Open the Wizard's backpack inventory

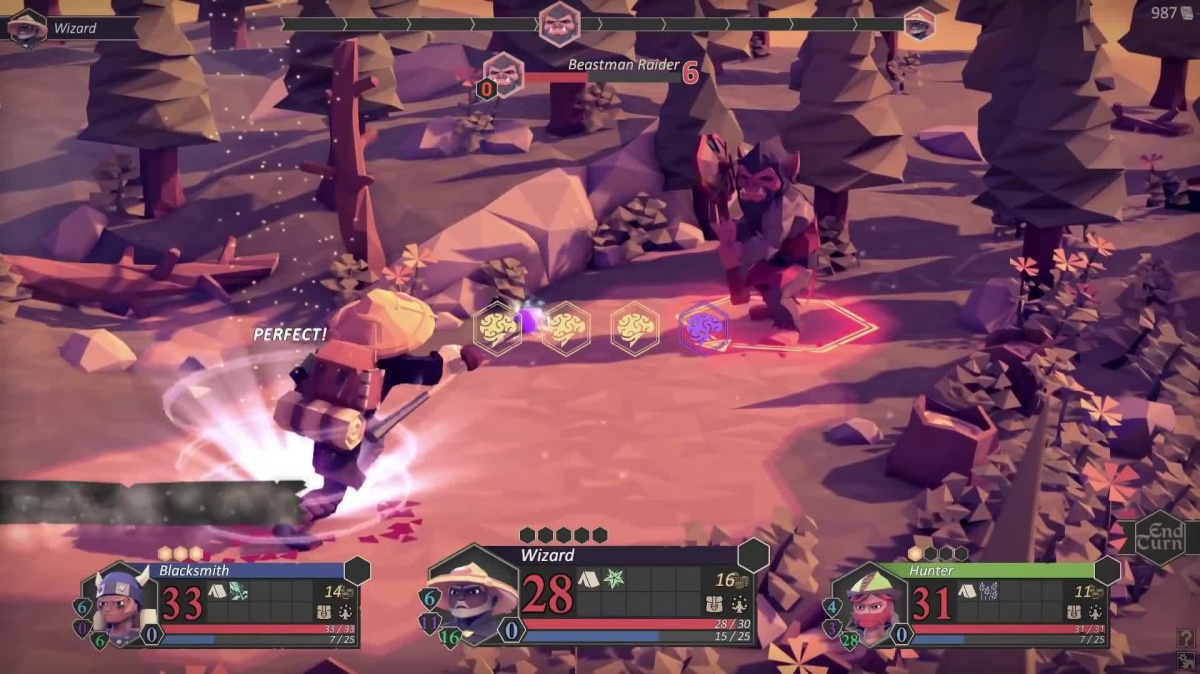[x=715, y=604]
